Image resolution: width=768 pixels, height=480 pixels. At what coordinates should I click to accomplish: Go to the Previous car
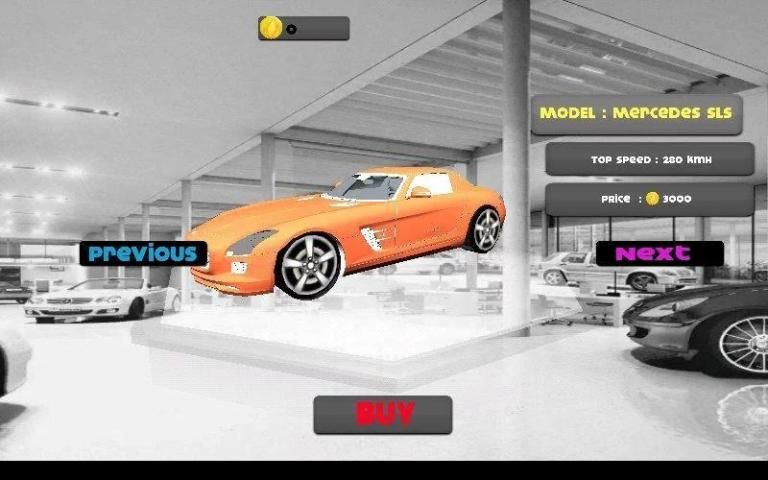pos(143,253)
